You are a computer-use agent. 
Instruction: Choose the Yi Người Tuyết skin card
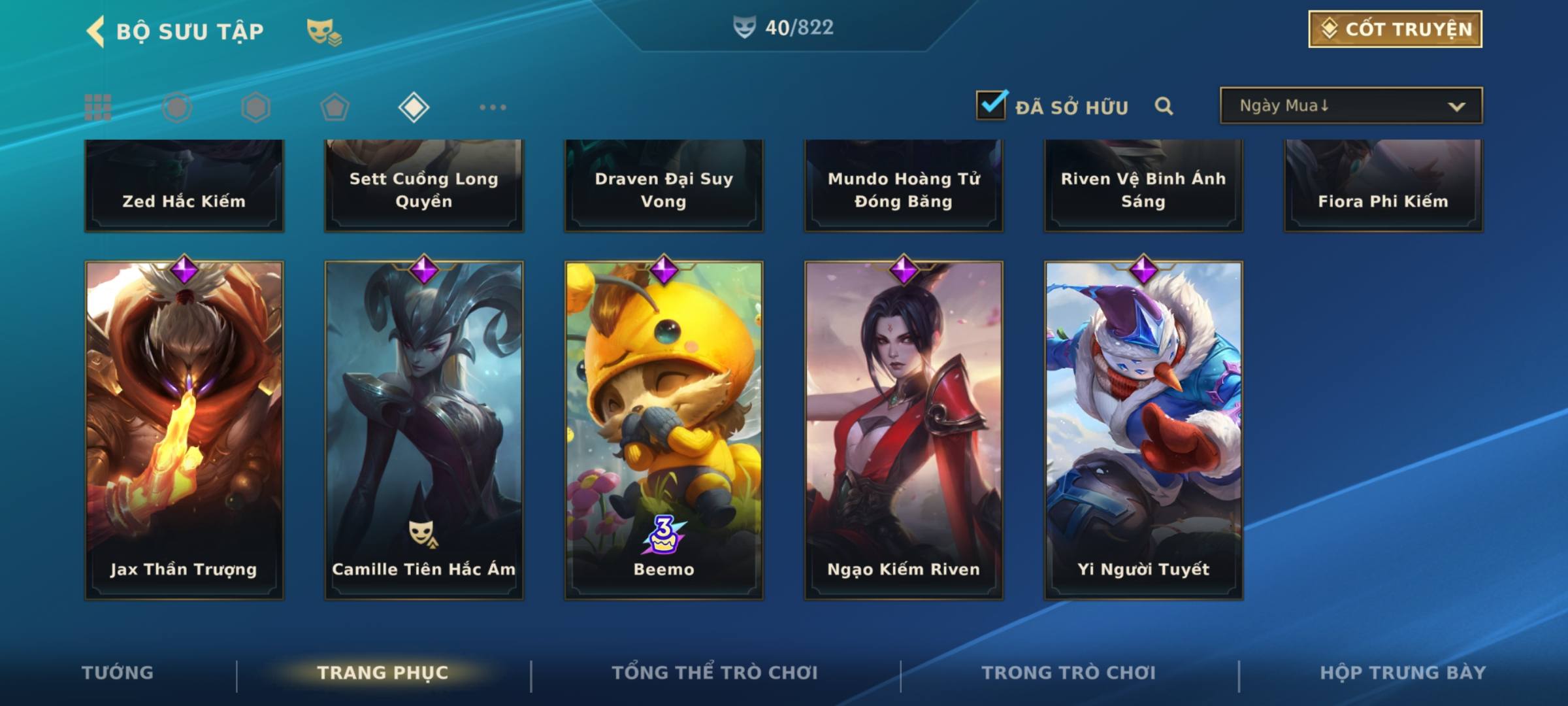click(1143, 430)
